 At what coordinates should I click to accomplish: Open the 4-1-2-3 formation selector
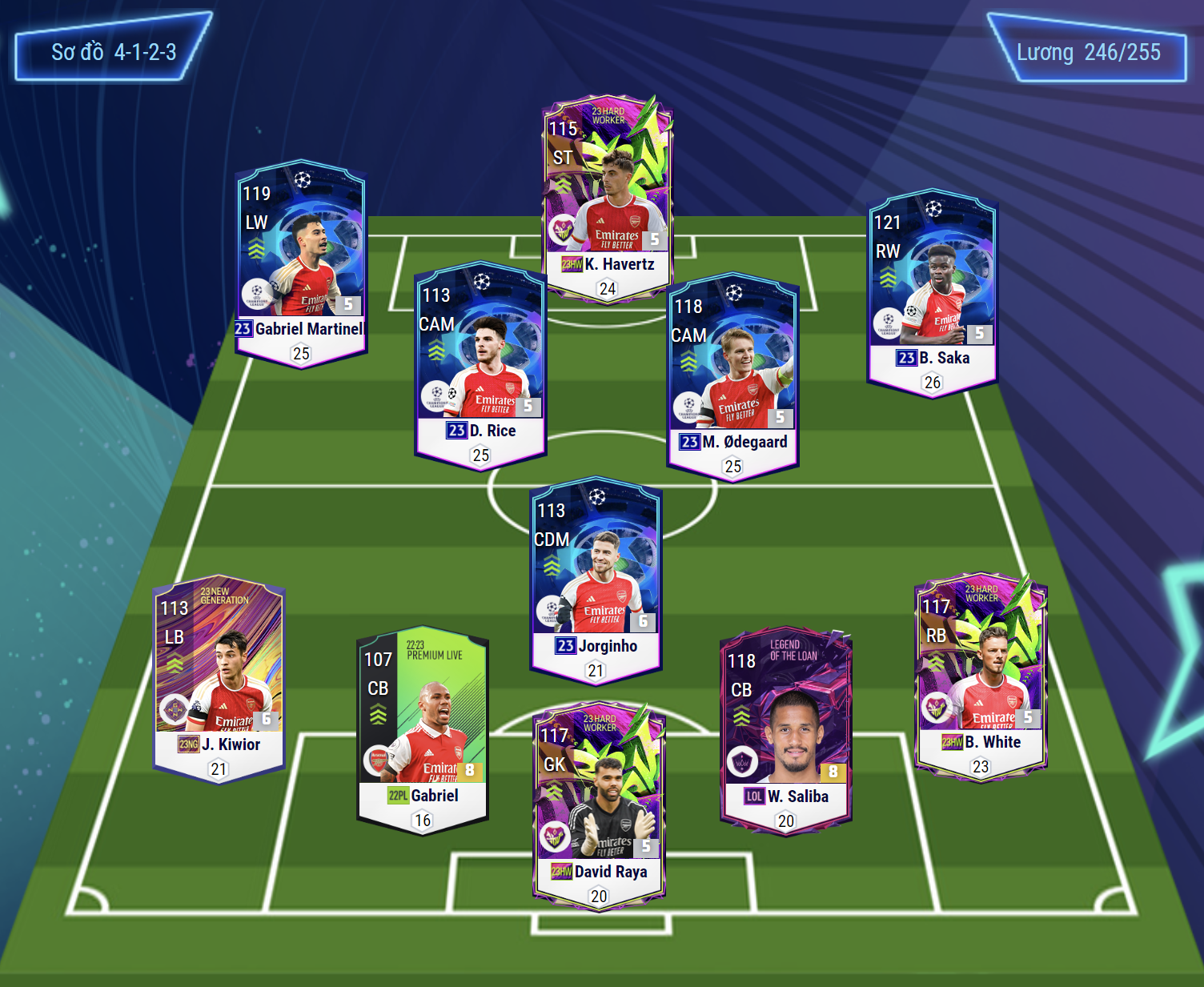click(x=114, y=53)
